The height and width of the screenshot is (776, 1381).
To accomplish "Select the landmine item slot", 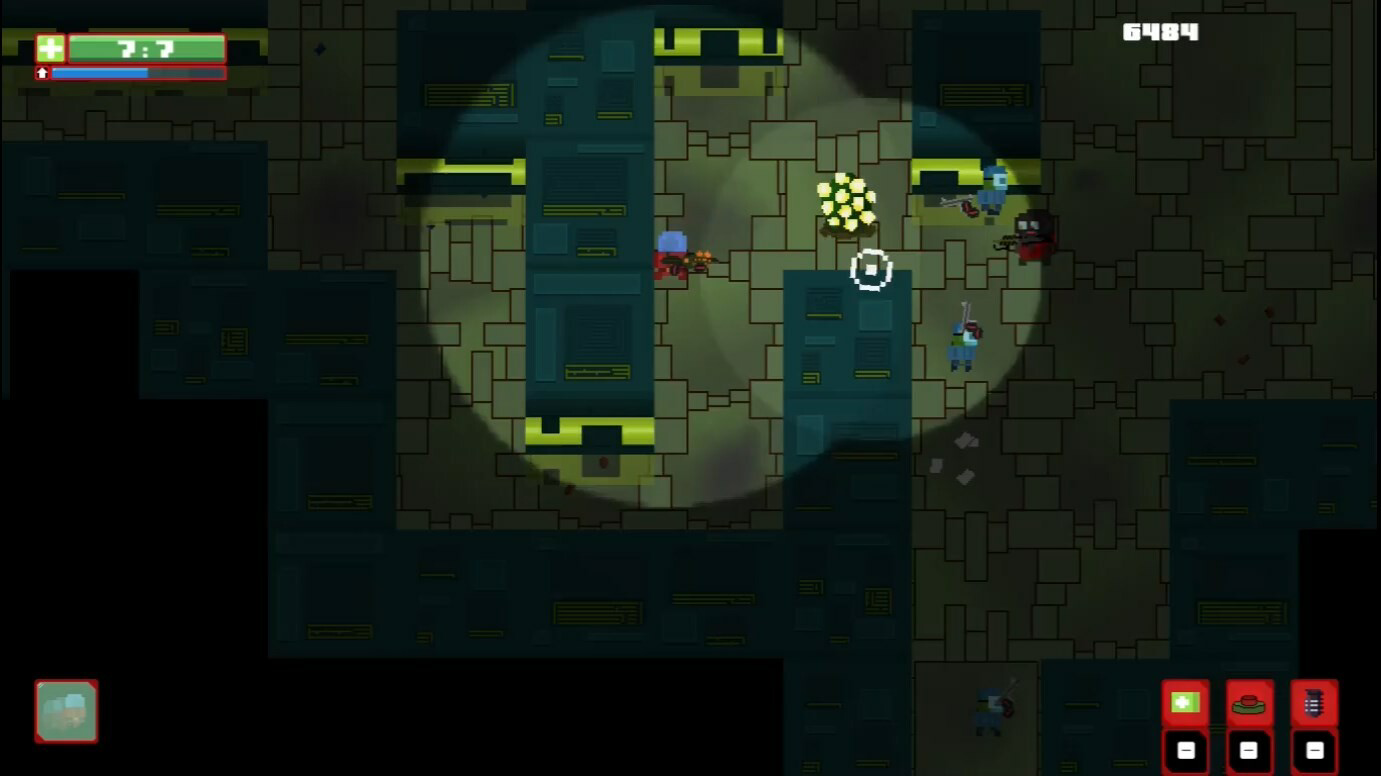I will [x=1248, y=703].
